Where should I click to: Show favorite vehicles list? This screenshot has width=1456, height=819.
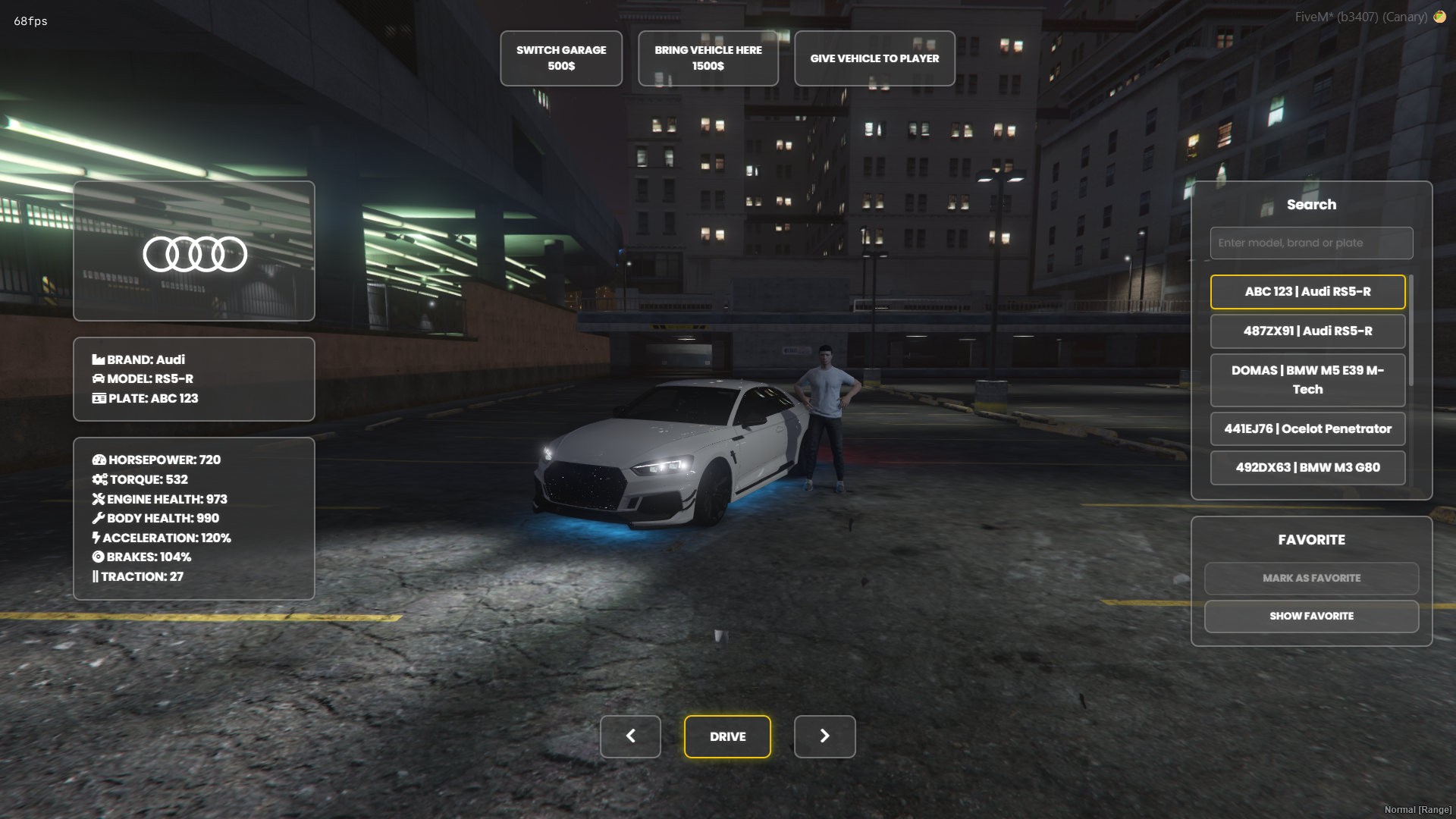point(1311,617)
